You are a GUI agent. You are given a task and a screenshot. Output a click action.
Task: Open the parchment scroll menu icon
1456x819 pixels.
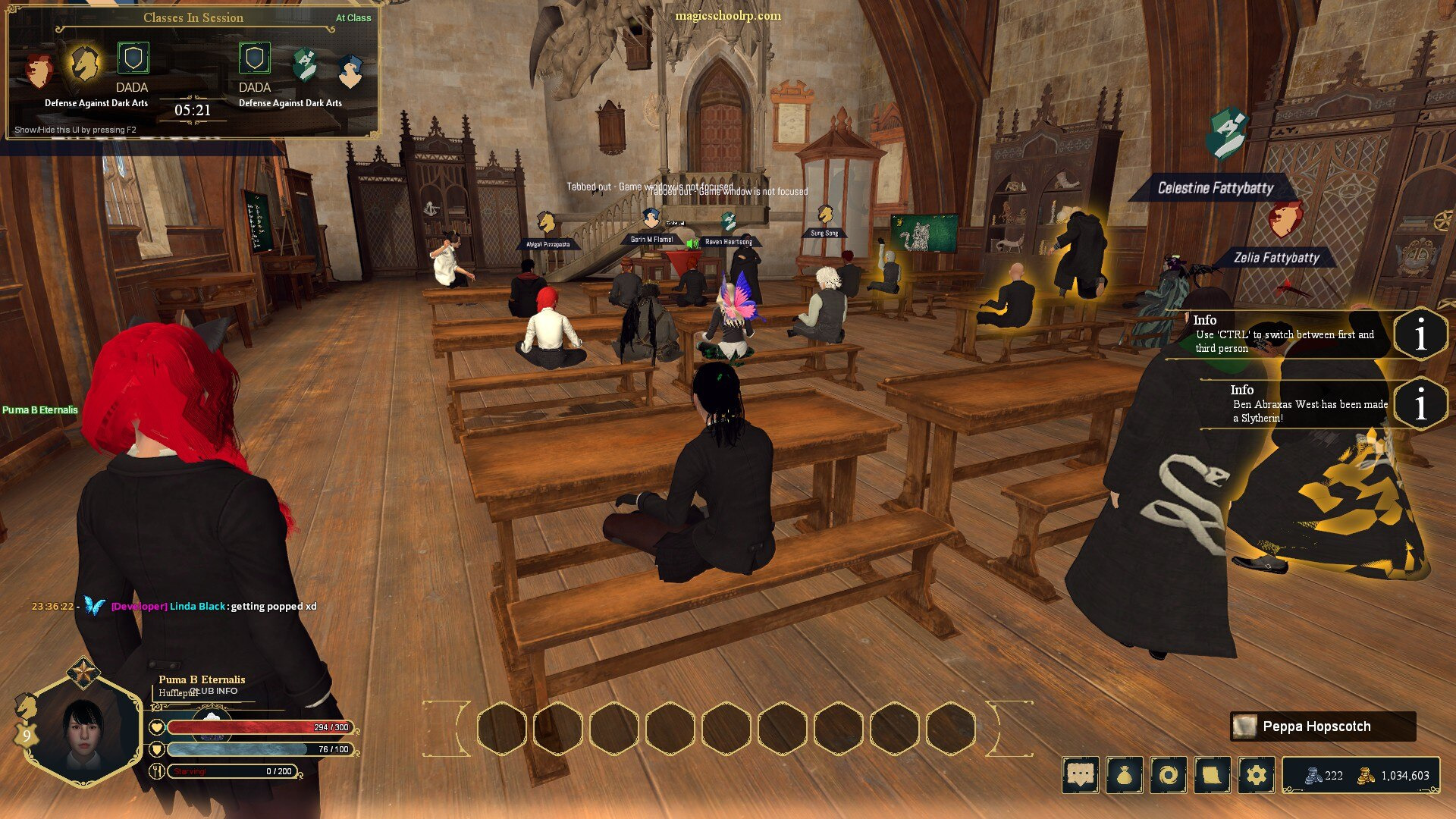tap(1213, 775)
